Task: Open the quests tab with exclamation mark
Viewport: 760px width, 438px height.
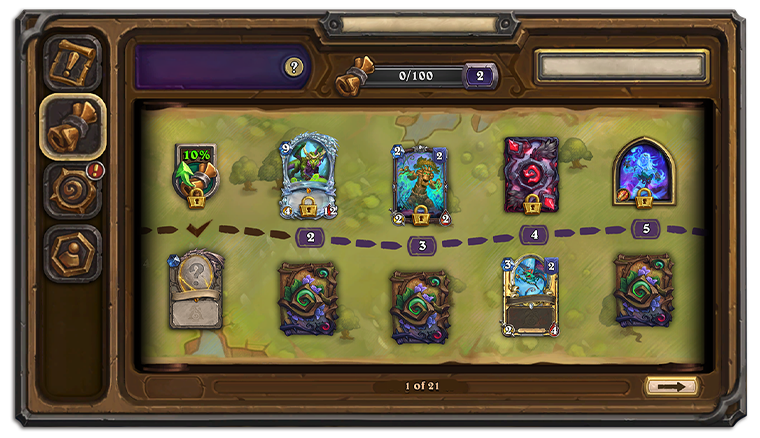Action: coord(73,63)
